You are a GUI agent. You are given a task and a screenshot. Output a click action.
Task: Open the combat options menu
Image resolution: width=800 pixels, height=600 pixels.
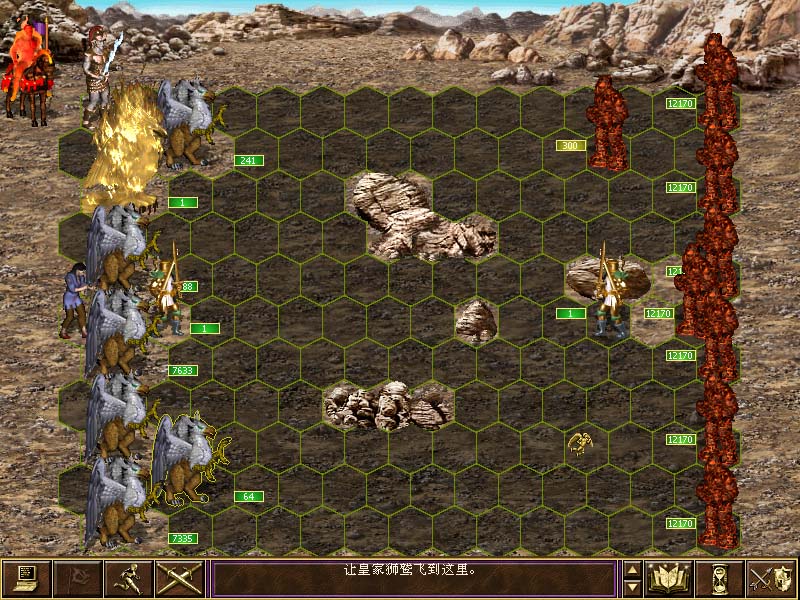pos(26,578)
